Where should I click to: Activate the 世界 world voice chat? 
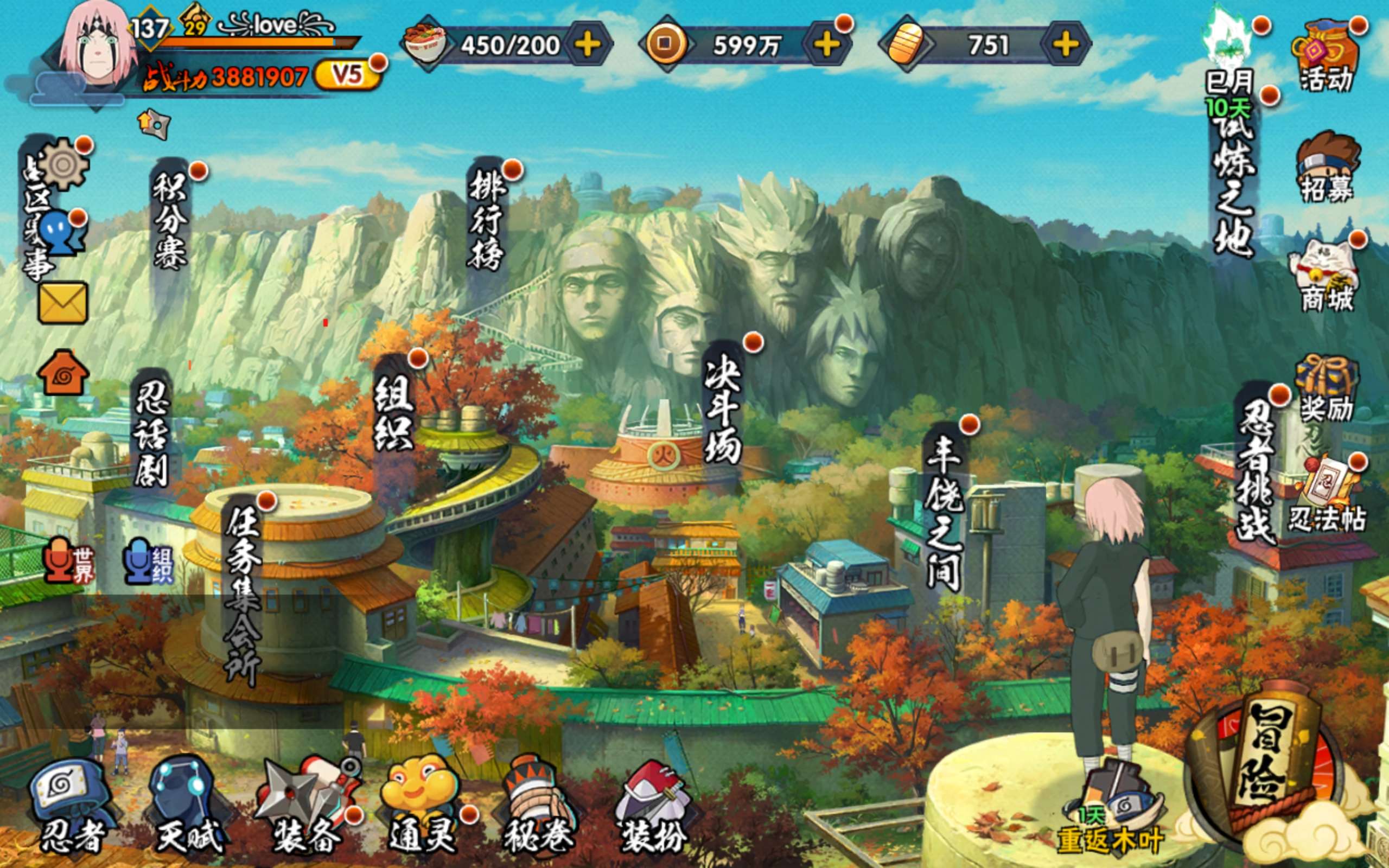click(x=69, y=560)
